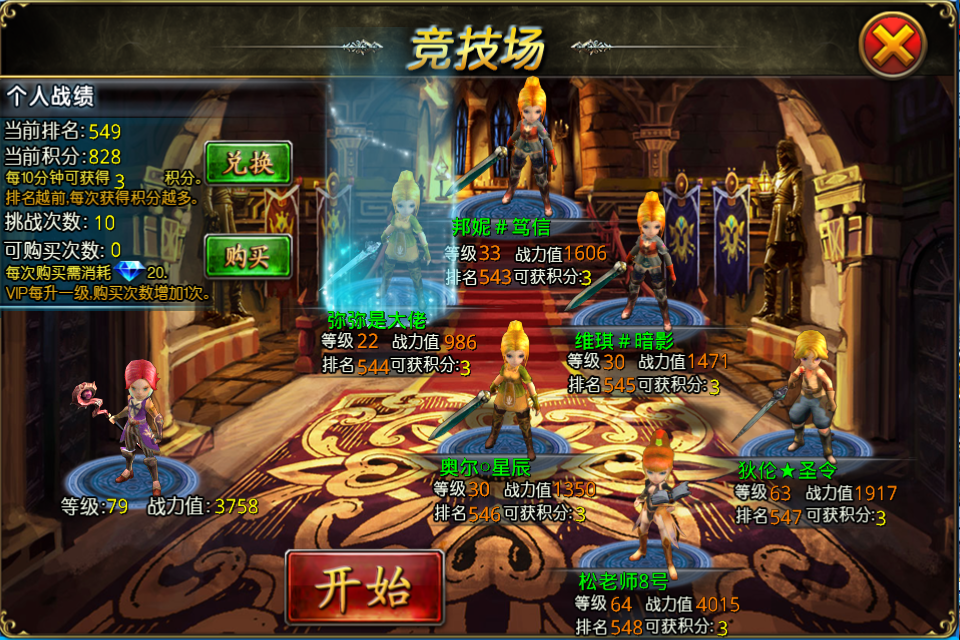Close the arena window with the X
This screenshot has width=960, height=640.
click(x=892, y=46)
